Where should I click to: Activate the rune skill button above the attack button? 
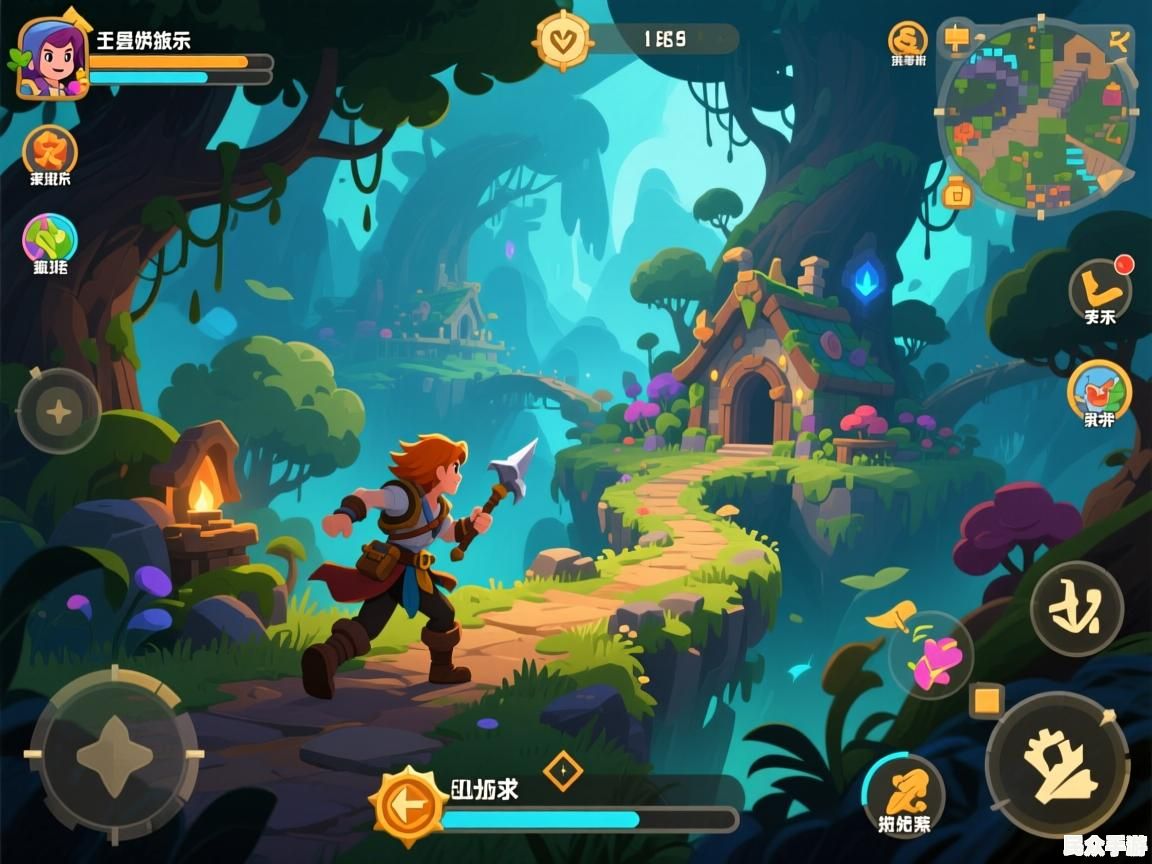(1077, 608)
